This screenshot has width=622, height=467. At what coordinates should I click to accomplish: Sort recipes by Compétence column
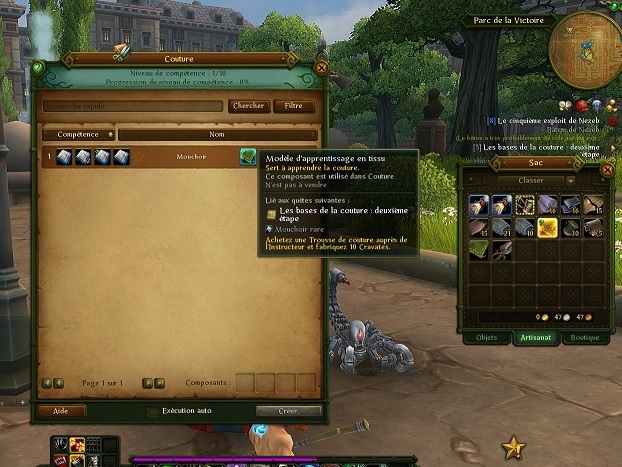tap(78, 134)
